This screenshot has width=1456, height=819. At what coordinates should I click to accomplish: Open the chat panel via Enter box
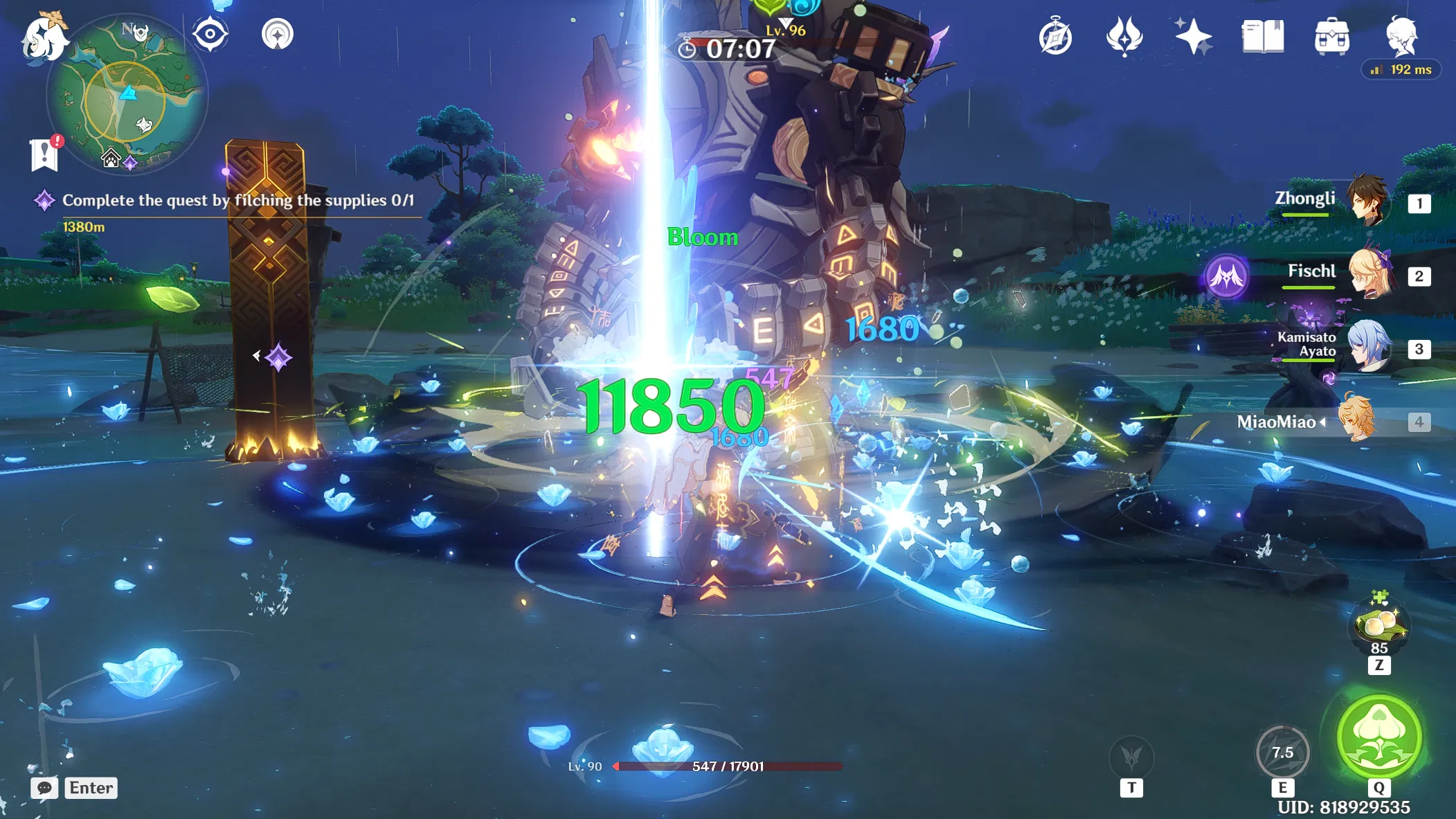coord(89,787)
